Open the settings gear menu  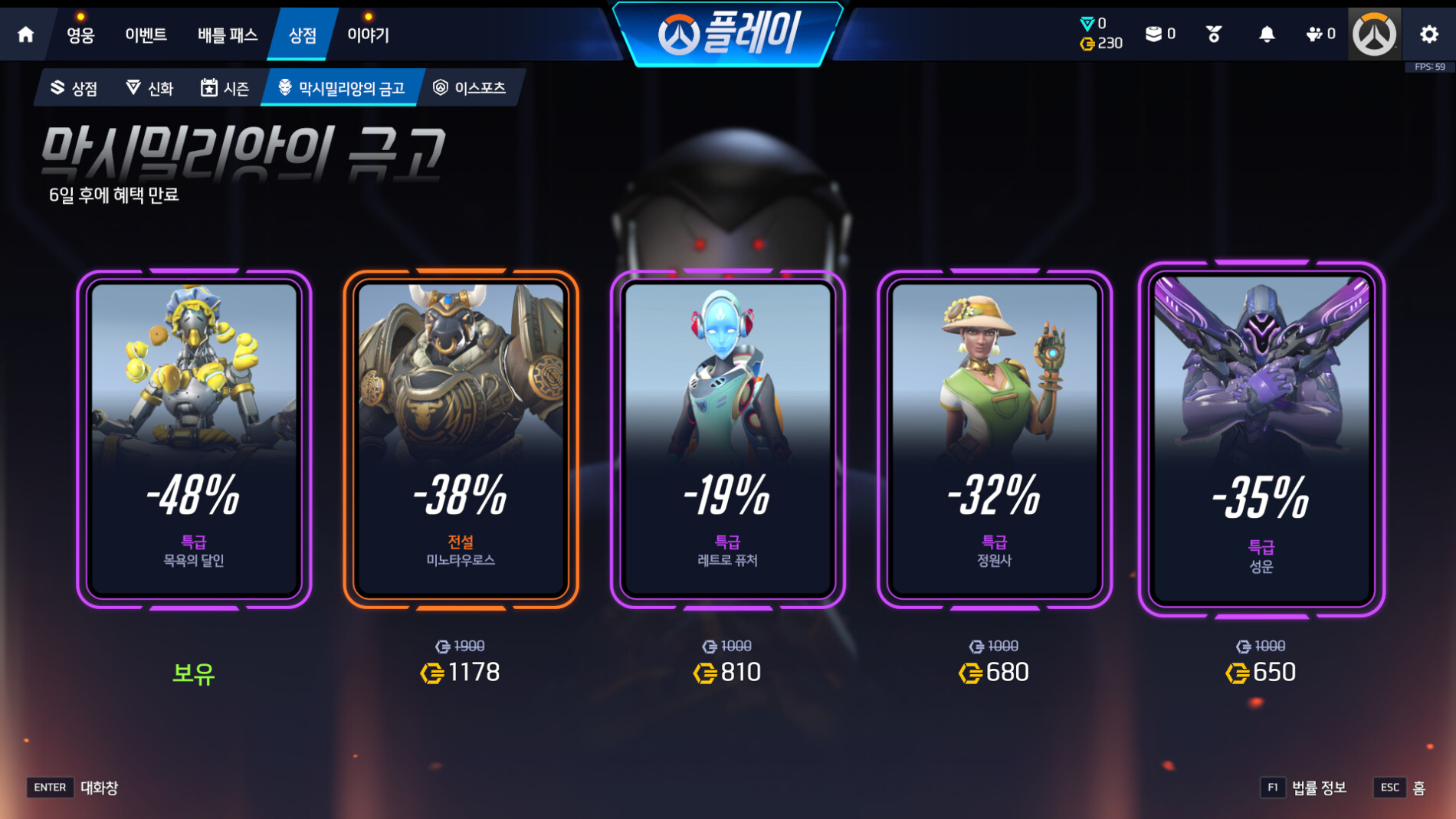(1429, 34)
